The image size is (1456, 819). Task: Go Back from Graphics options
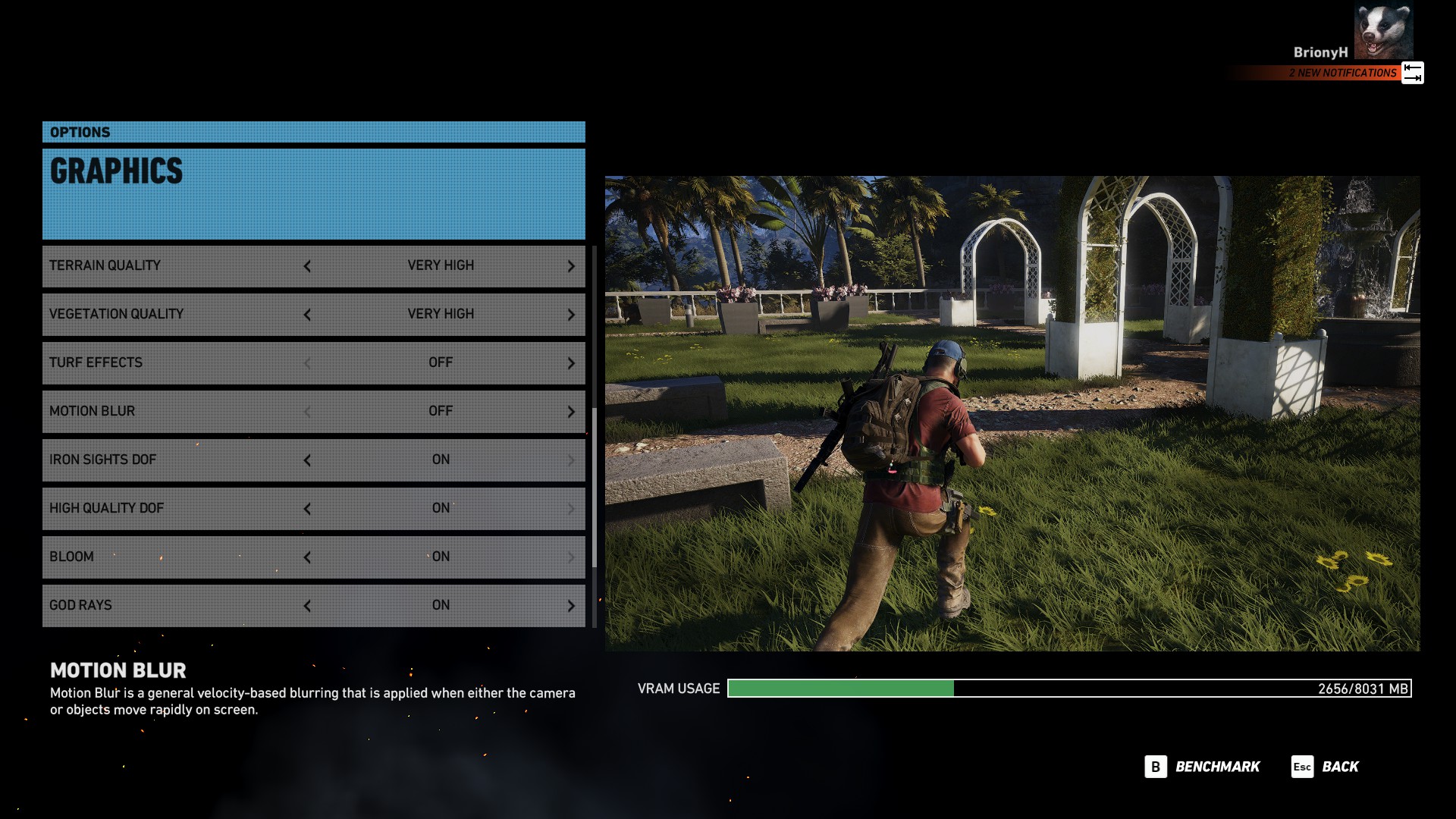point(1326,767)
